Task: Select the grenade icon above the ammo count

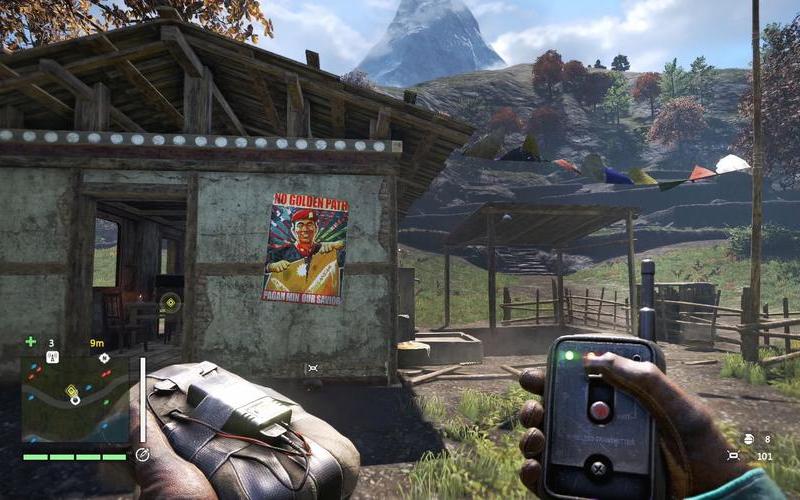Action: click(x=748, y=438)
